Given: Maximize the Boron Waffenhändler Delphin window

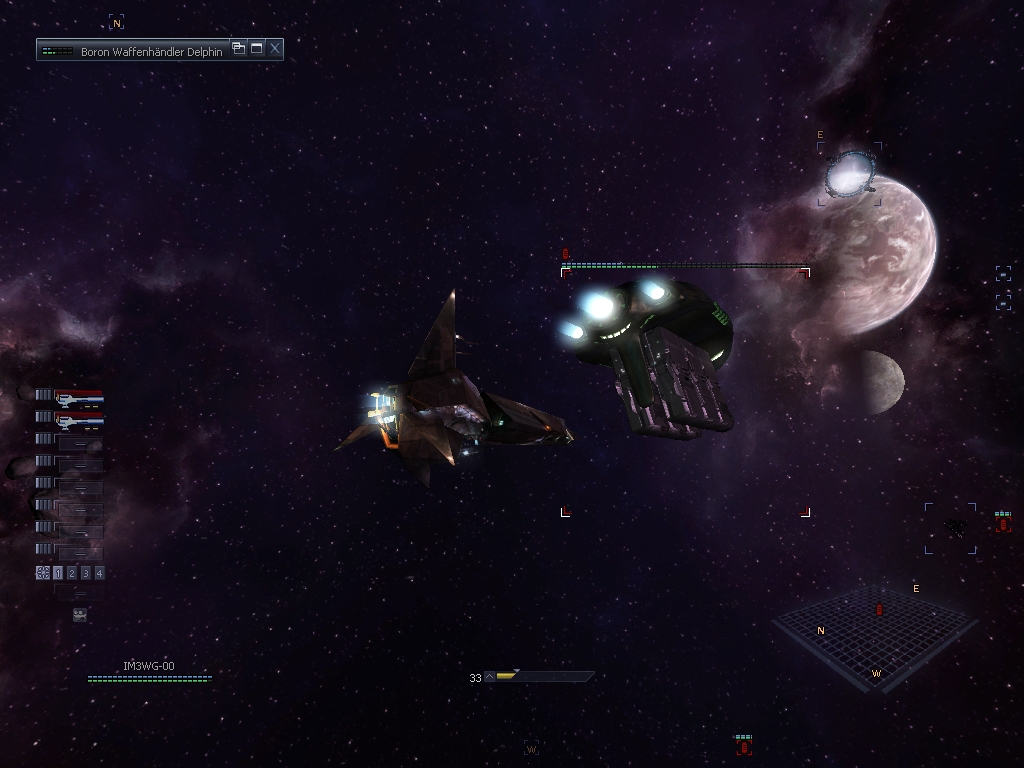Looking at the screenshot, I should pos(257,48).
